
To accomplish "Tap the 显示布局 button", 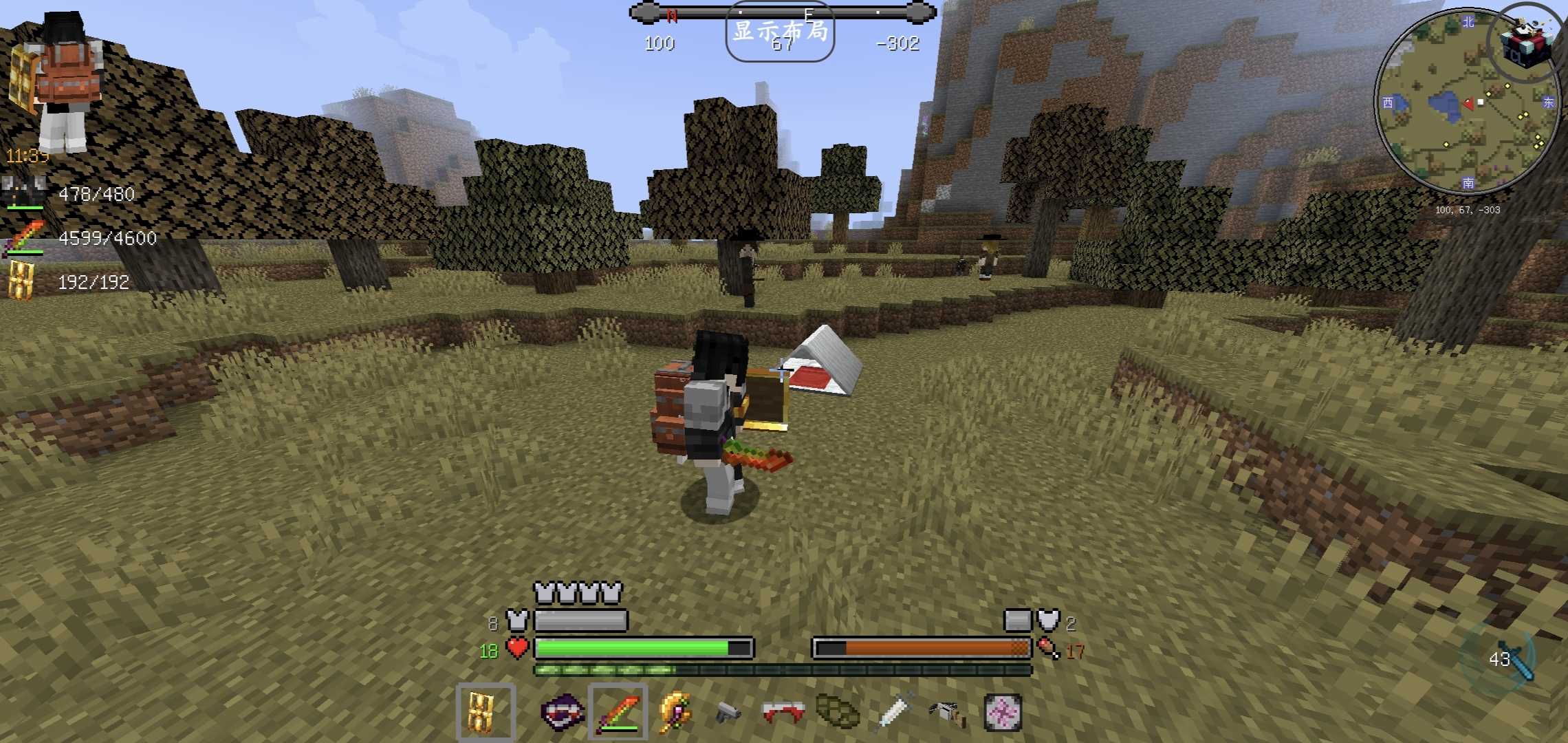I will (x=780, y=32).
